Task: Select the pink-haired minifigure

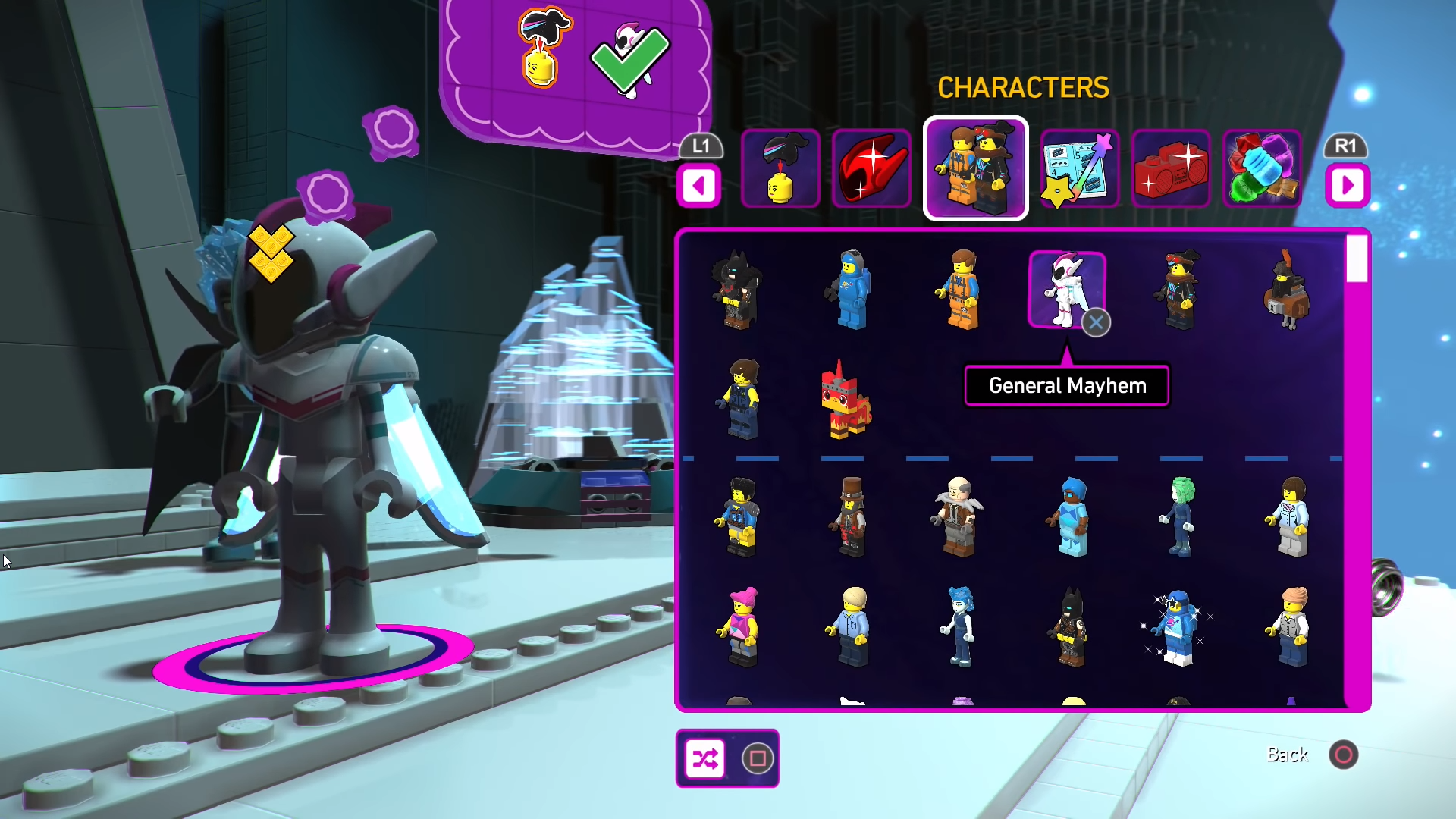Action: coord(742,626)
